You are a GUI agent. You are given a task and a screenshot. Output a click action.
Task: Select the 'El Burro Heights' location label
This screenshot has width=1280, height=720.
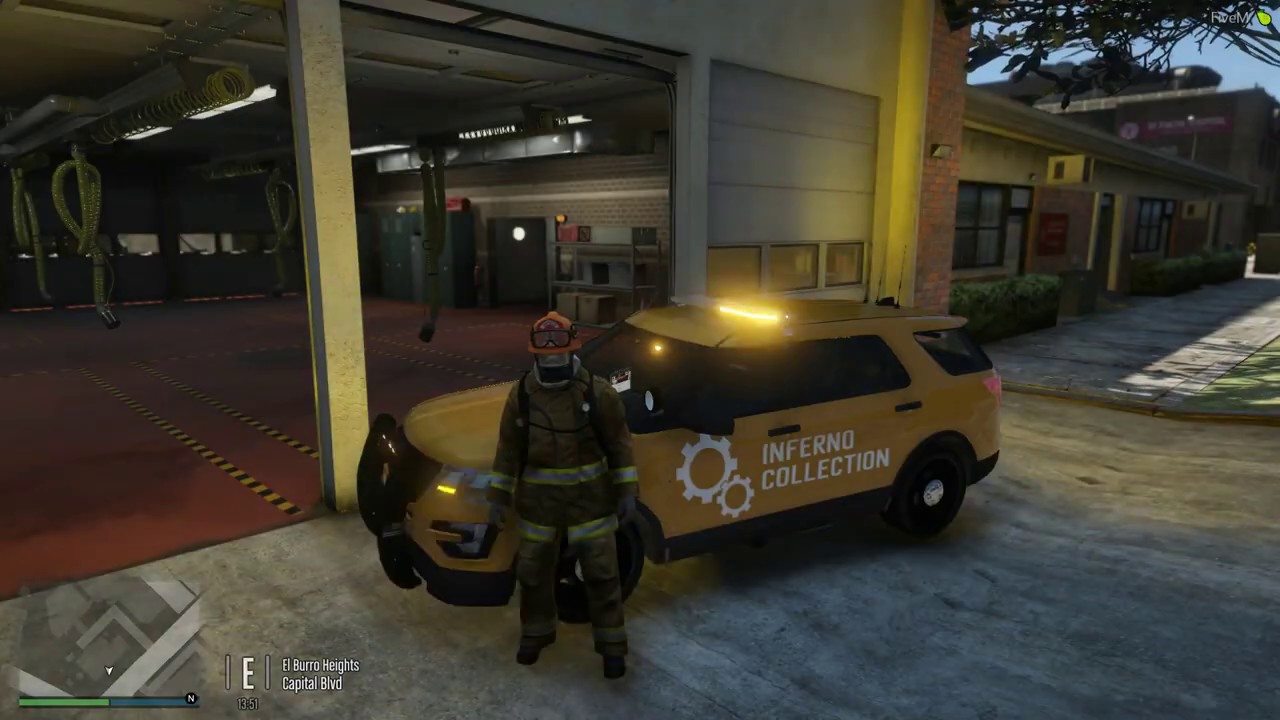coord(321,665)
